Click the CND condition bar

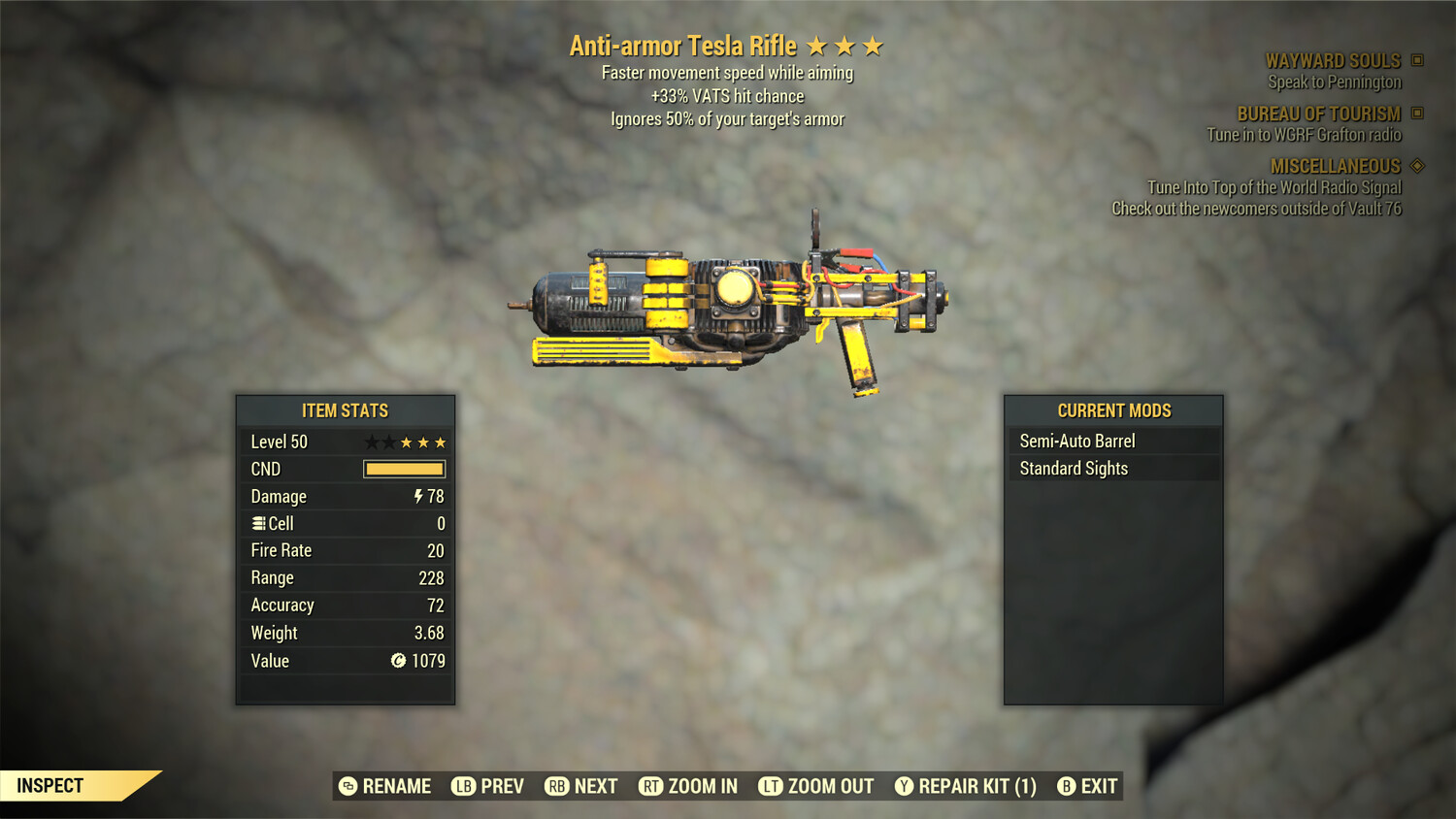(404, 469)
